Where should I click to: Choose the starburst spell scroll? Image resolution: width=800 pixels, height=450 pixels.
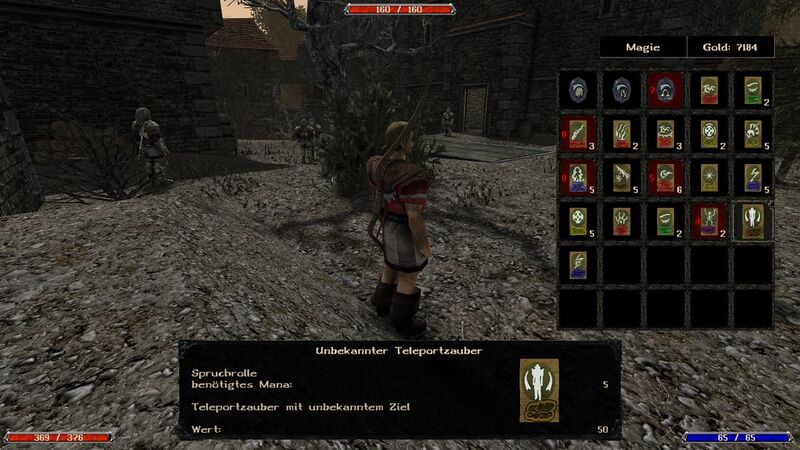tap(707, 177)
